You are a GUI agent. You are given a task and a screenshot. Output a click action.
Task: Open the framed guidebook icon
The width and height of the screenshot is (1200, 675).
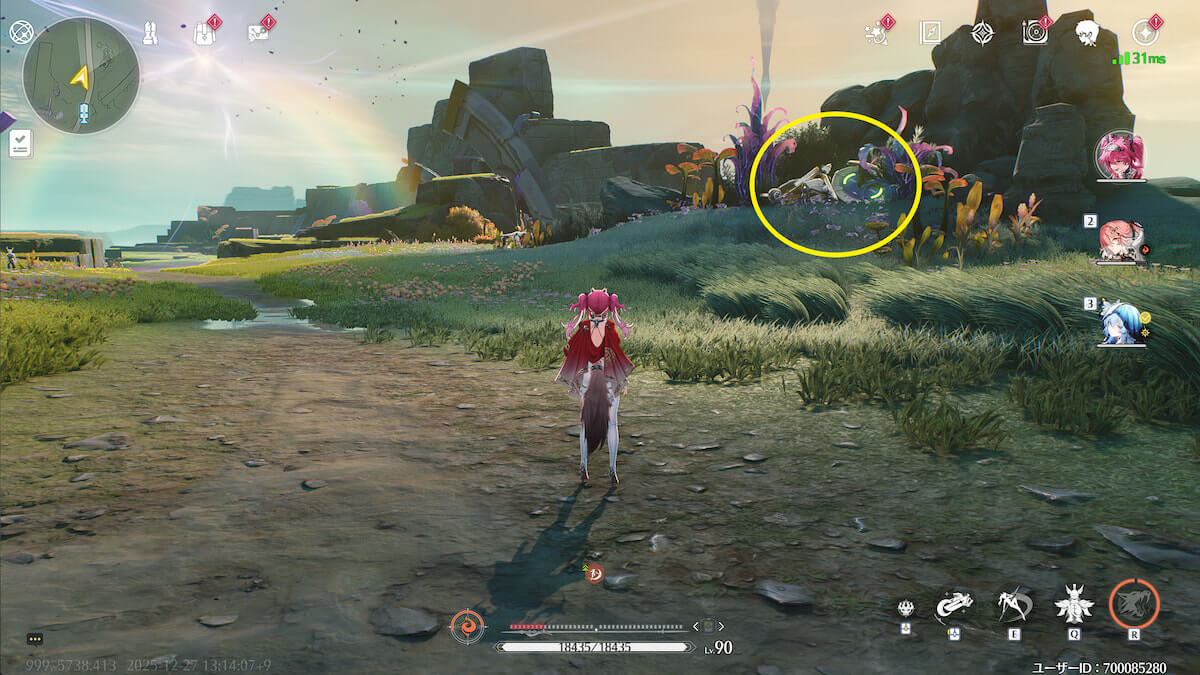click(x=930, y=33)
